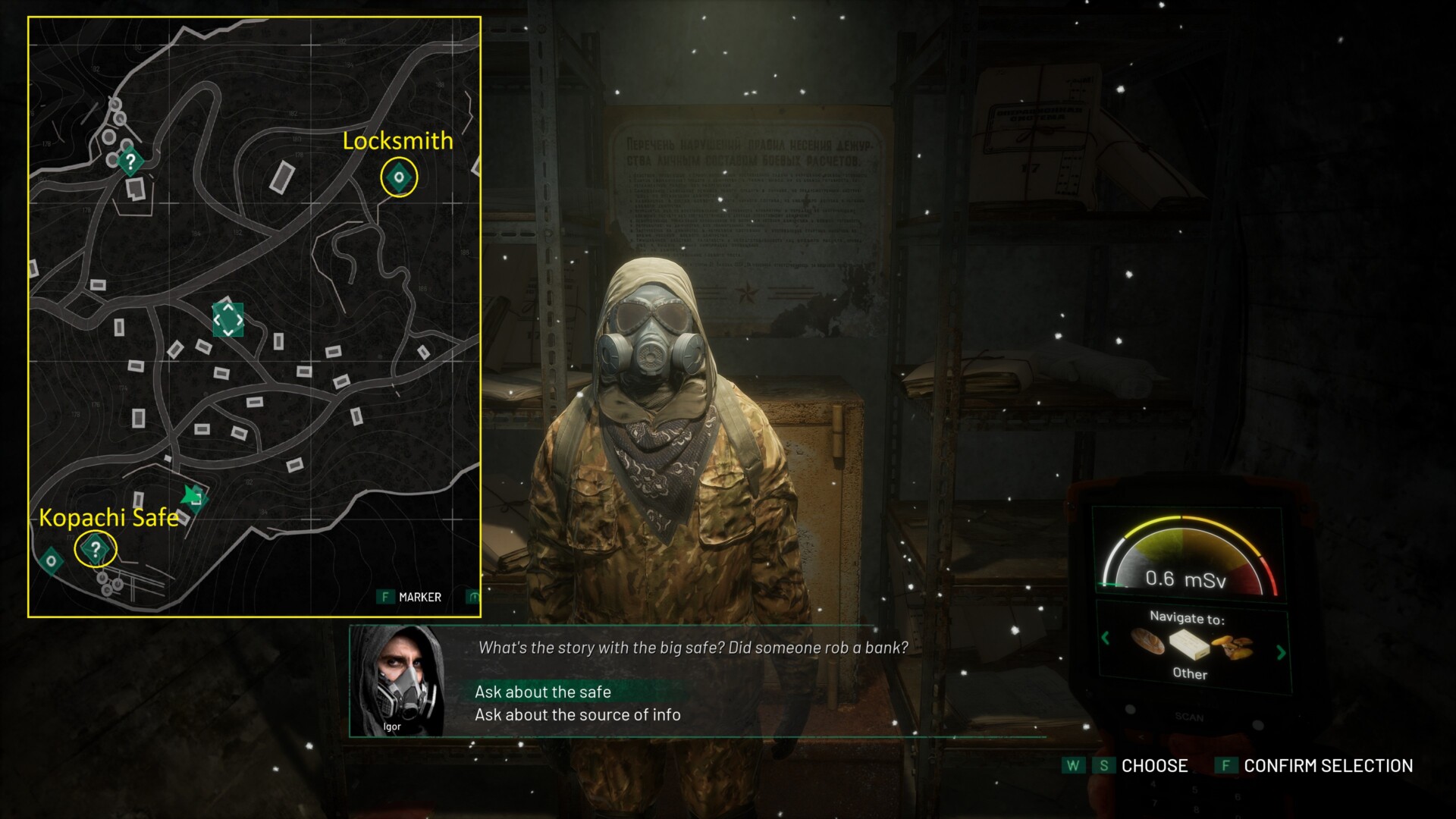1456x819 pixels.
Task: Choose "Ask about the safe" dialogue option
Action: (543, 692)
